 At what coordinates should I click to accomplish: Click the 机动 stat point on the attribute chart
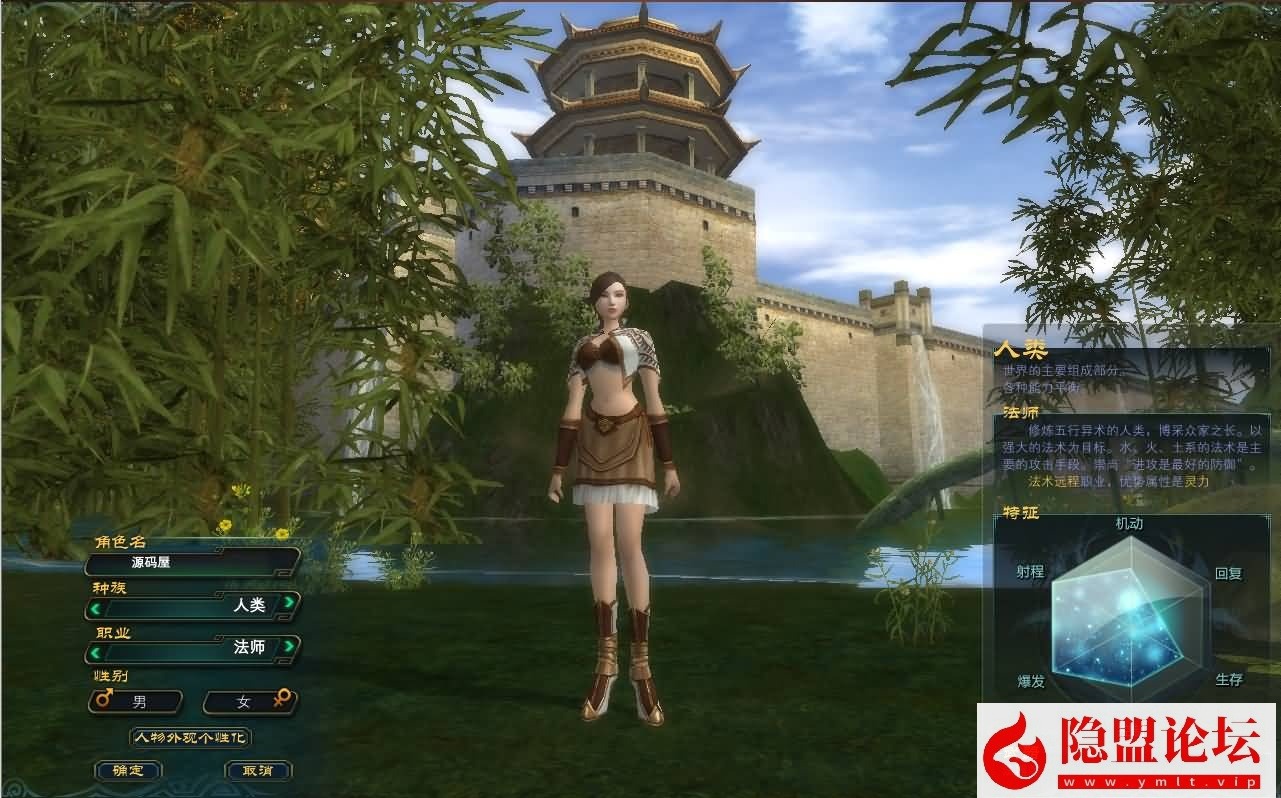click(x=1128, y=522)
